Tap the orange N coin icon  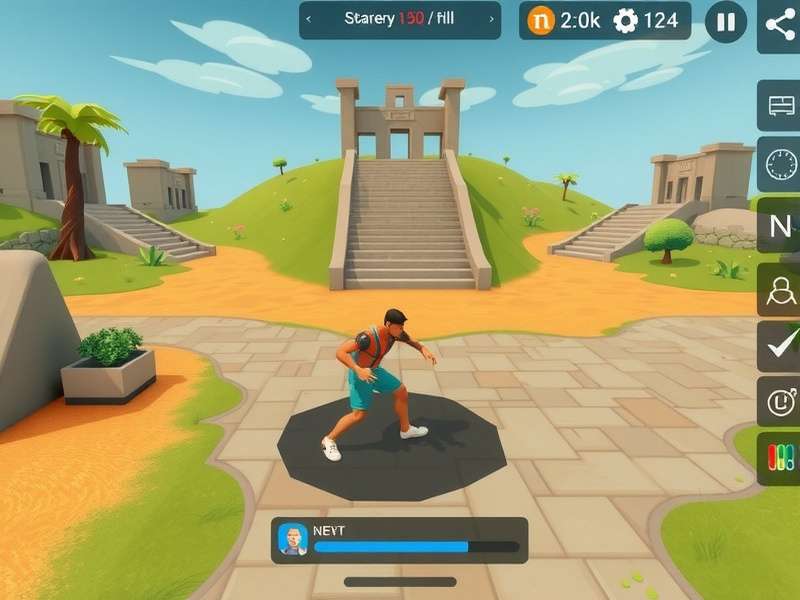click(x=541, y=20)
